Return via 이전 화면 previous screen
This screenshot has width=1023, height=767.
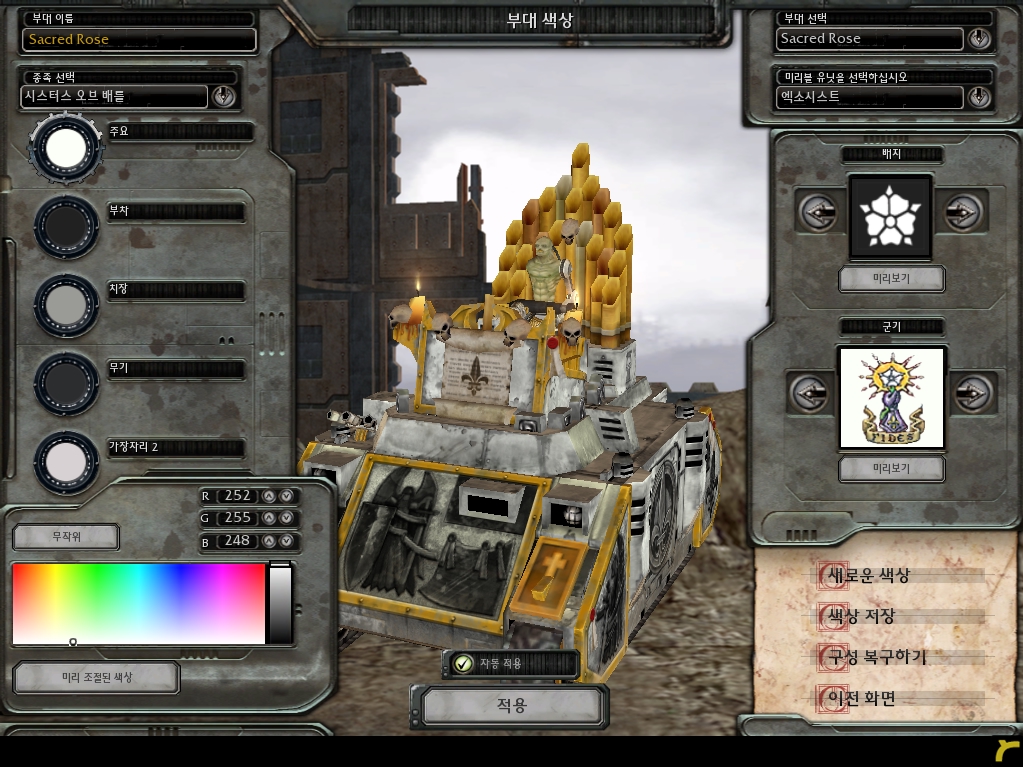[x=858, y=699]
